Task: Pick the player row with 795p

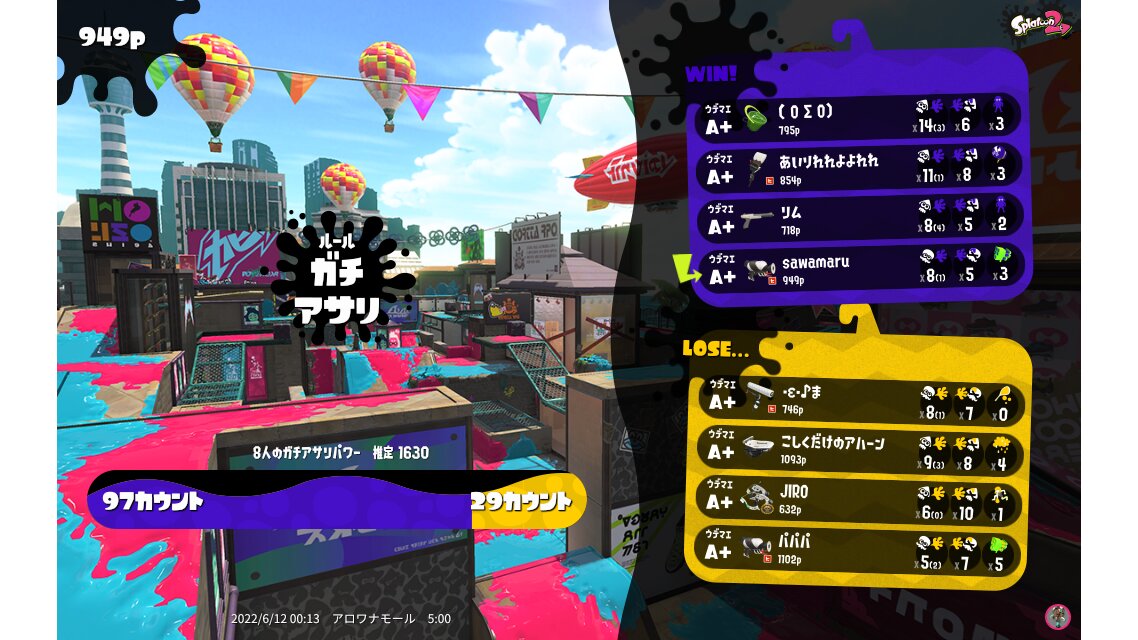Action: click(x=858, y=118)
